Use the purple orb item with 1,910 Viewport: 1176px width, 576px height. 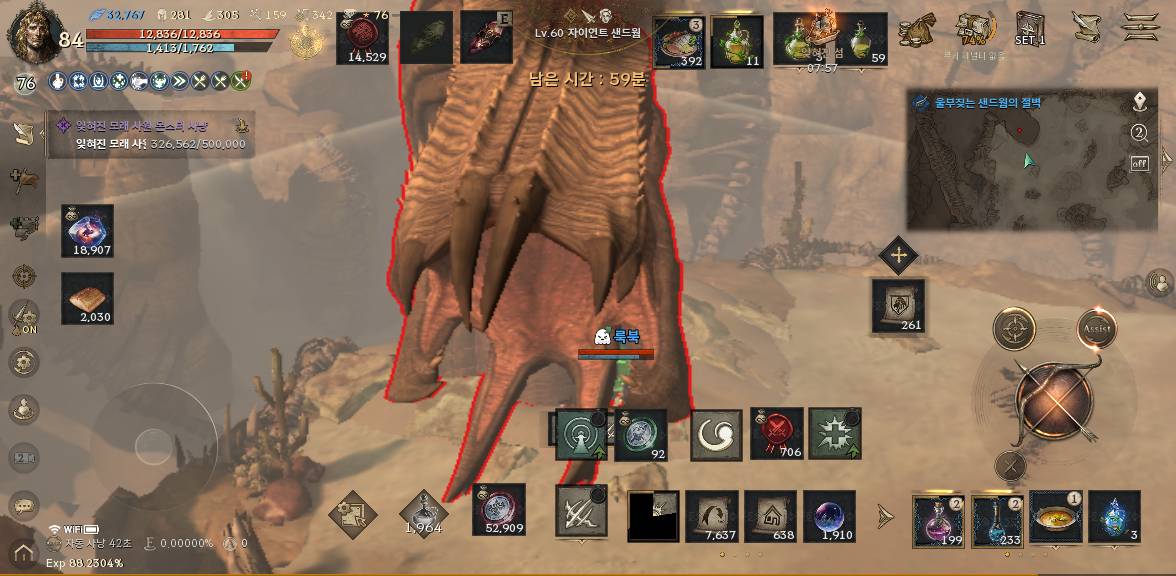click(x=830, y=516)
